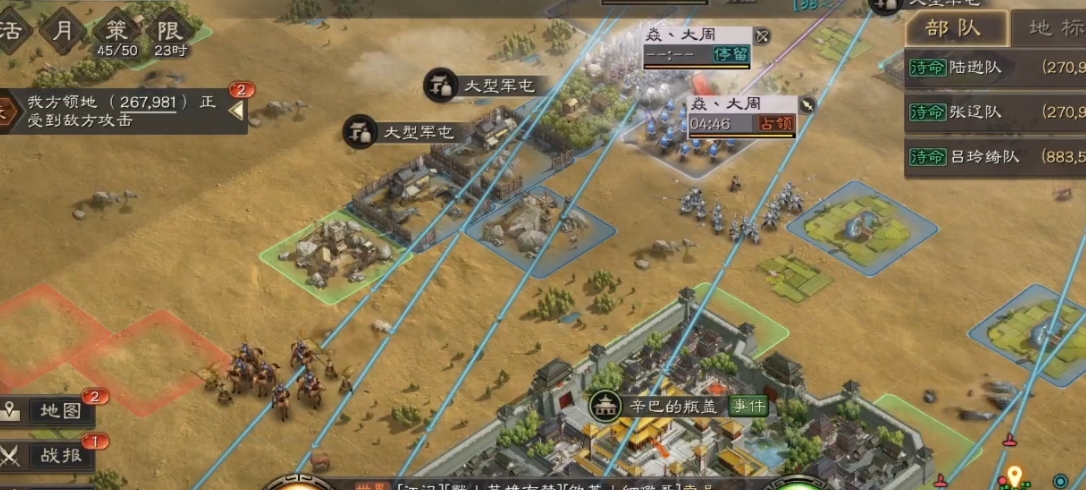Viewport: 1086px width, 490px height.
Task: Open the 战报 battle reports
Action: coord(52,455)
